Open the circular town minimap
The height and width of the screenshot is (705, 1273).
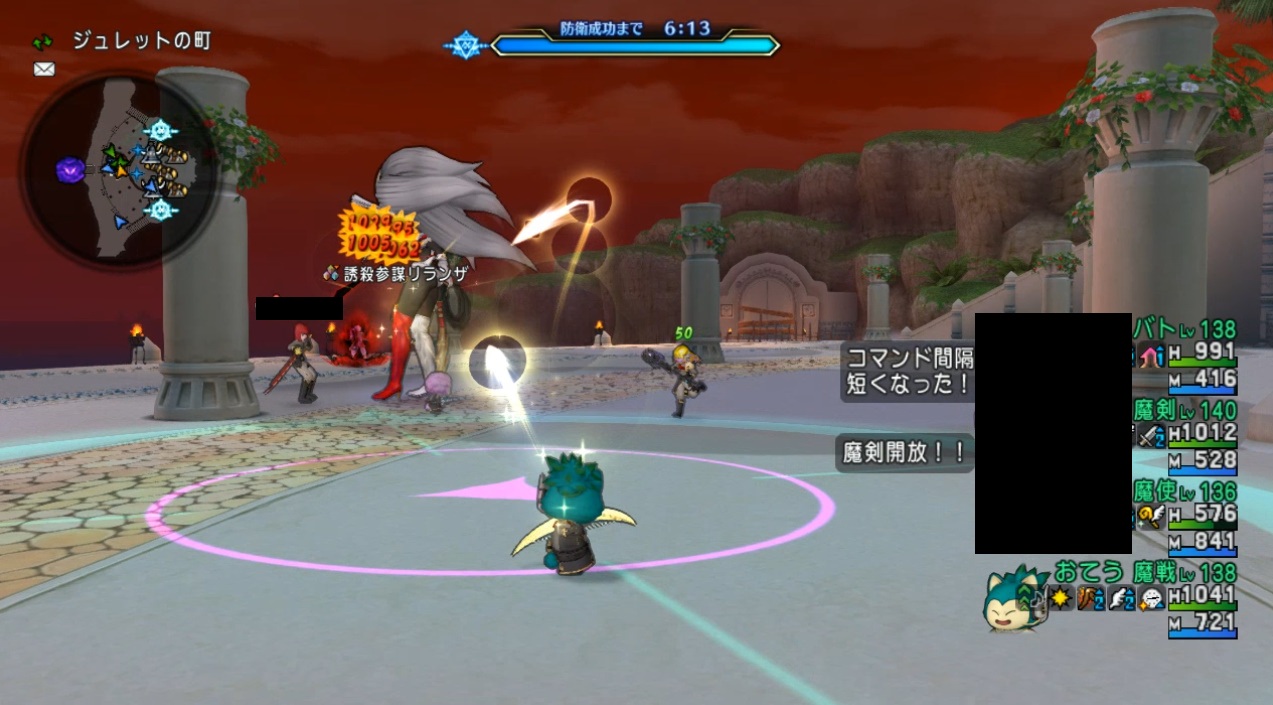point(118,170)
